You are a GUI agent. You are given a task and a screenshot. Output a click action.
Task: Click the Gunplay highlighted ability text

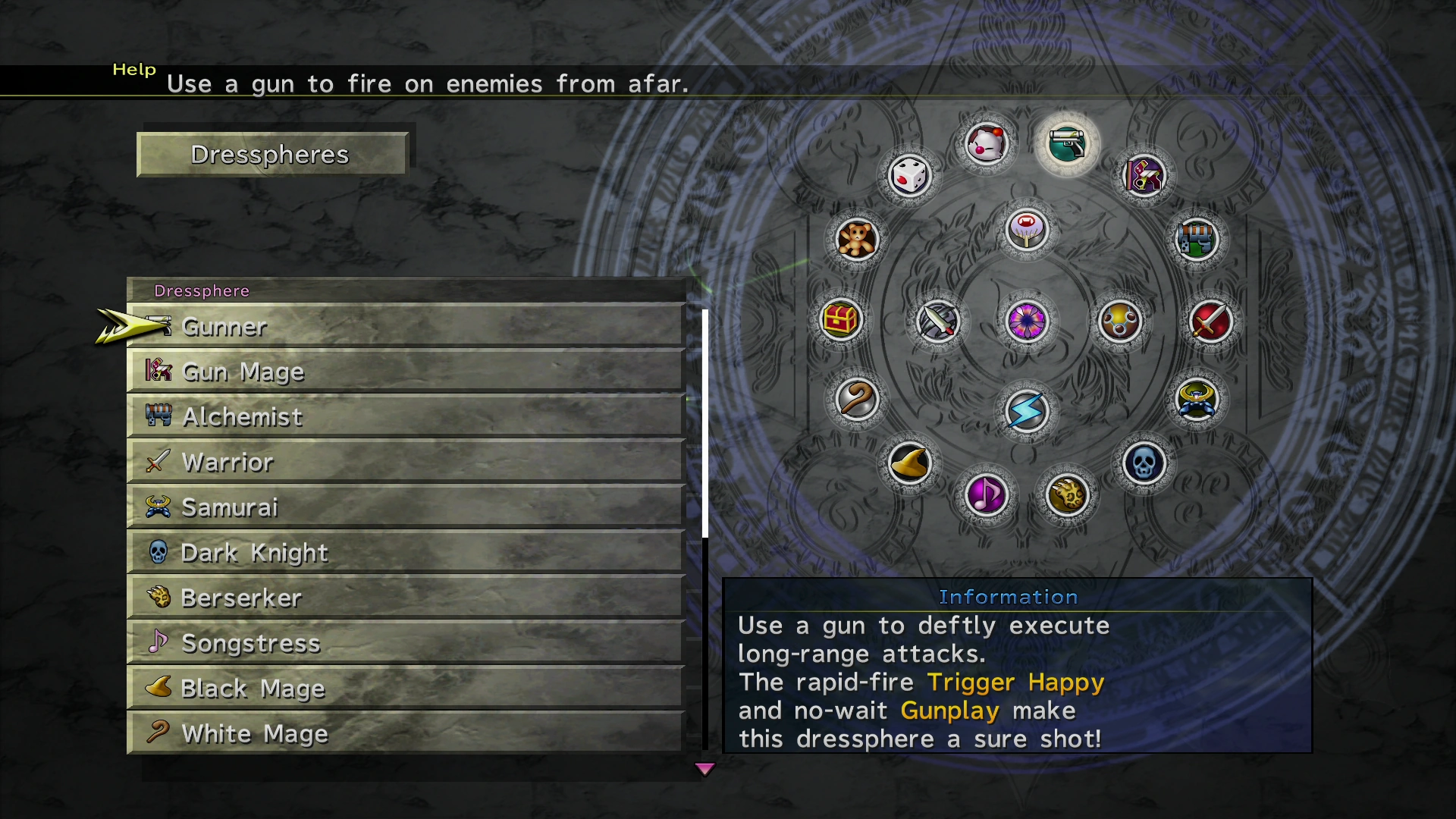(x=949, y=711)
